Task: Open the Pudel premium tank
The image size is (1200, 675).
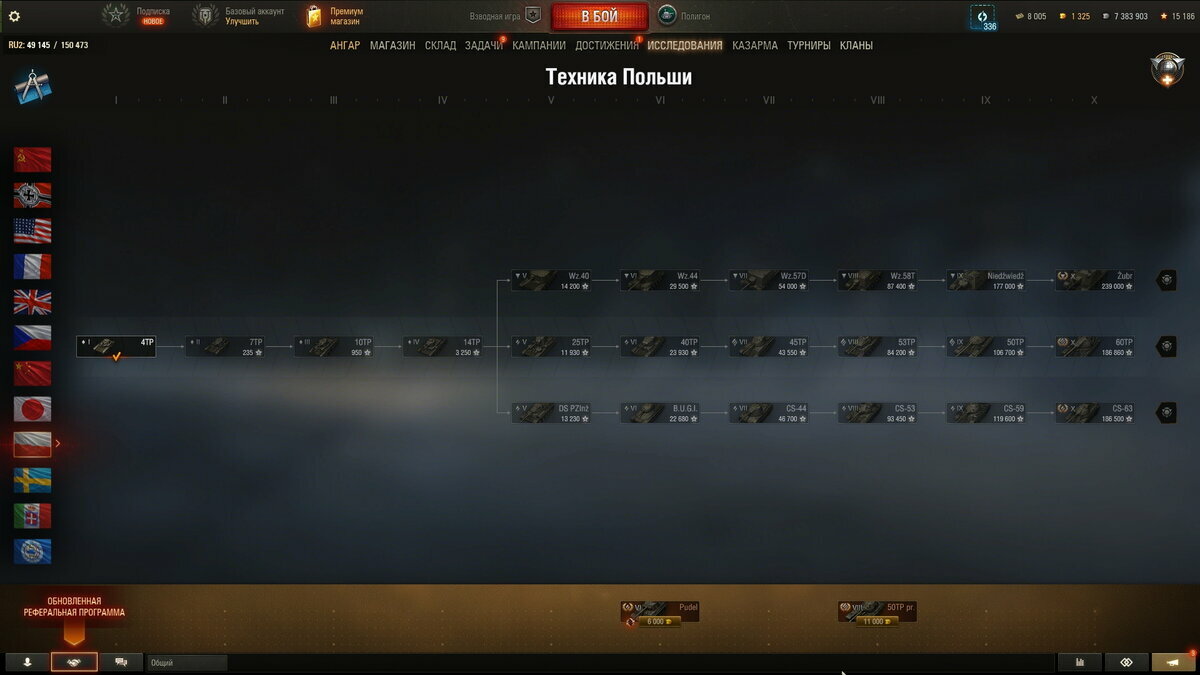Action: (659, 611)
